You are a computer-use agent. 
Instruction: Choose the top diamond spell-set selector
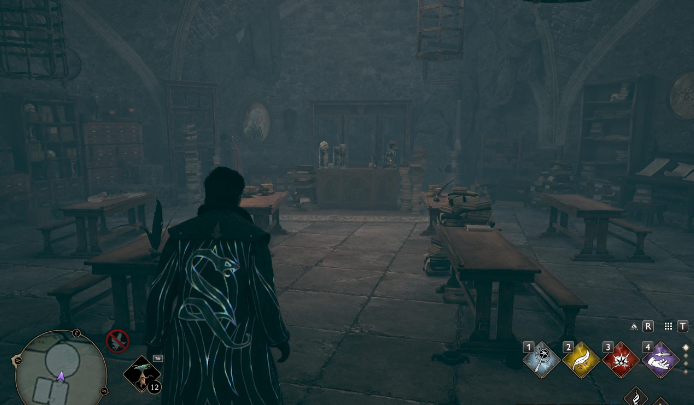pyautogui.click(x=686, y=347)
